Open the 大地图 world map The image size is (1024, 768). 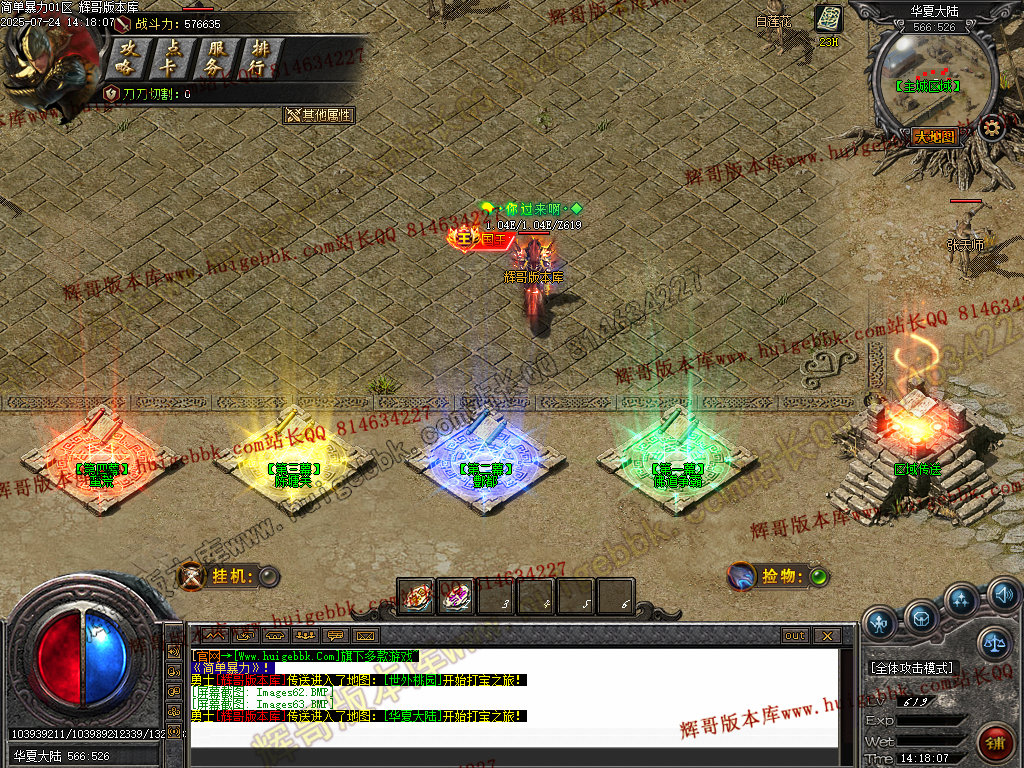click(935, 137)
